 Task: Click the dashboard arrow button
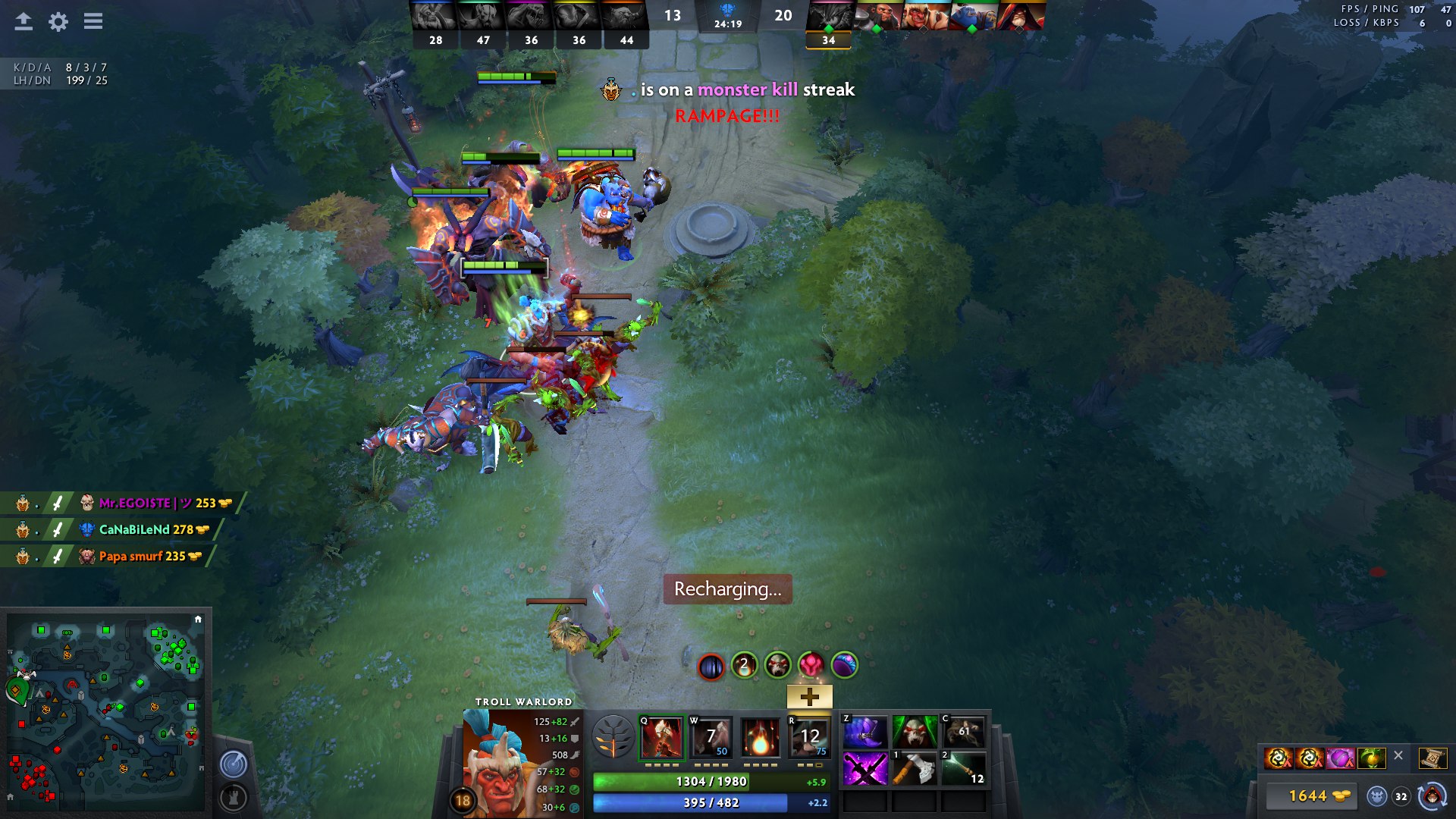[24, 21]
